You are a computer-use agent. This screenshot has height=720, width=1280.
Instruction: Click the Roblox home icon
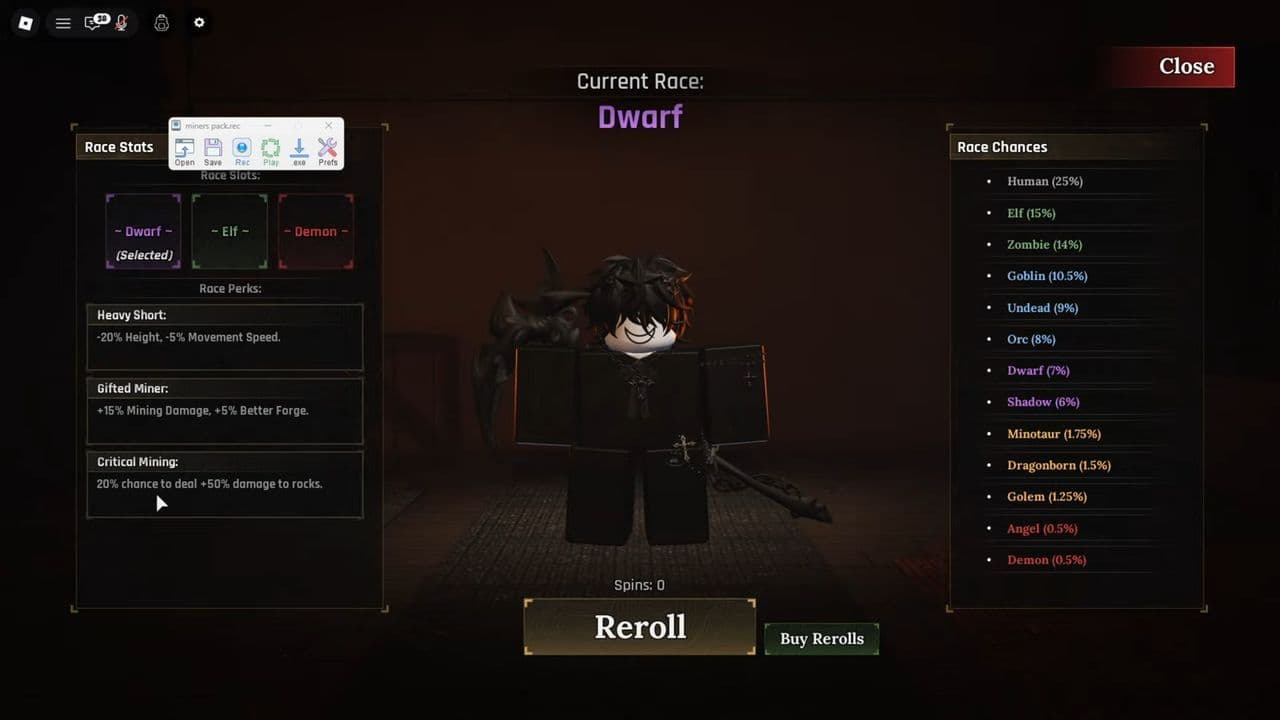pyautogui.click(x=25, y=22)
